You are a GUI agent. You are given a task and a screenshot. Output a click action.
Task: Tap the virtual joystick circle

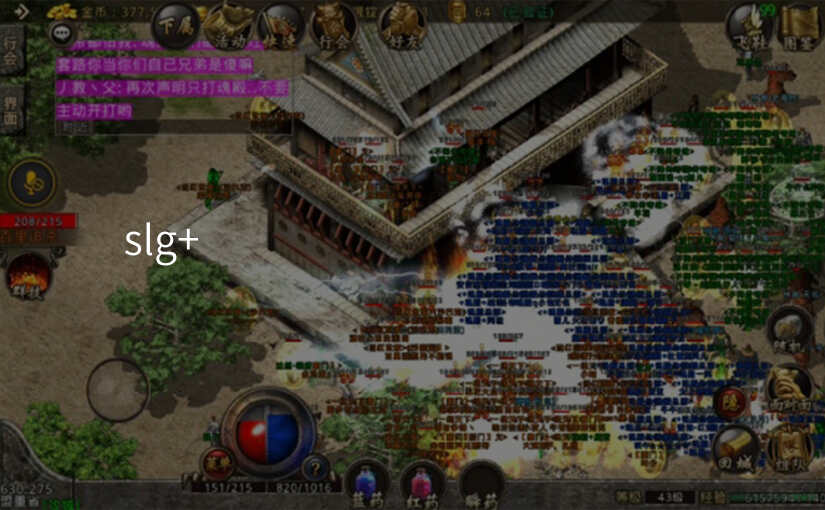point(117,389)
